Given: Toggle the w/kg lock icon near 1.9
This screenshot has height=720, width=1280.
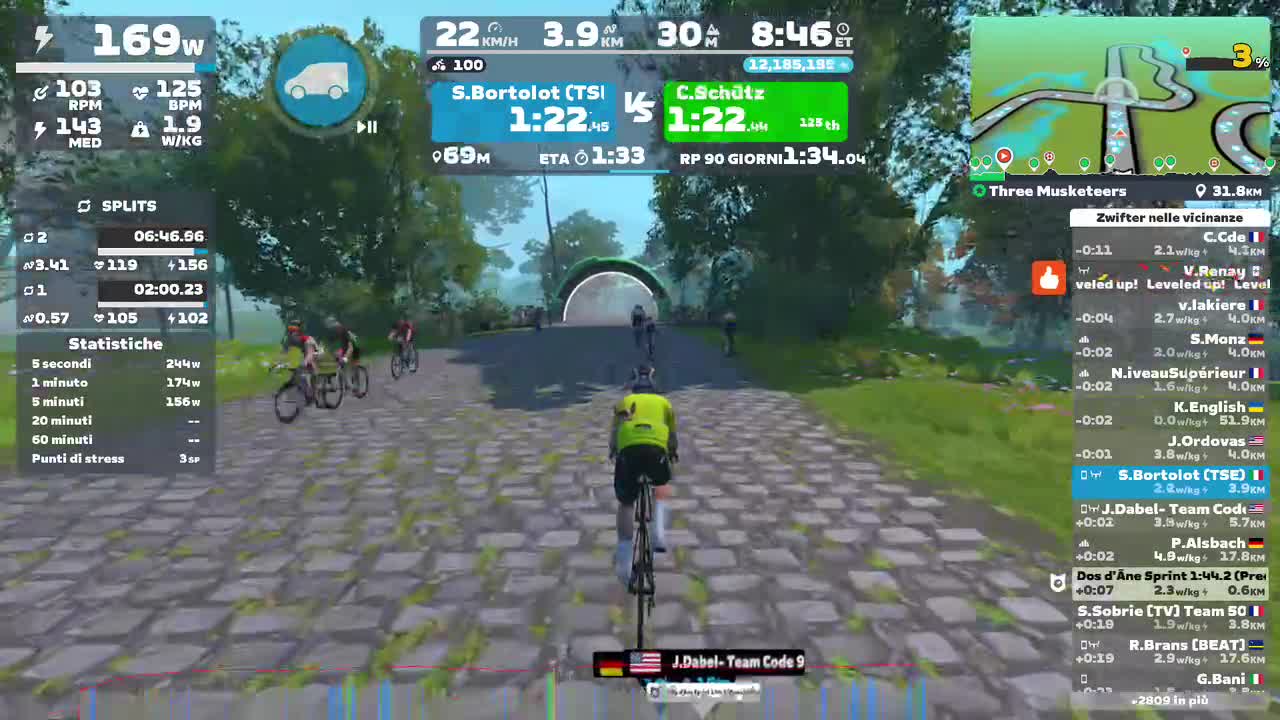Looking at the screenshot, I should click(141, 130).
